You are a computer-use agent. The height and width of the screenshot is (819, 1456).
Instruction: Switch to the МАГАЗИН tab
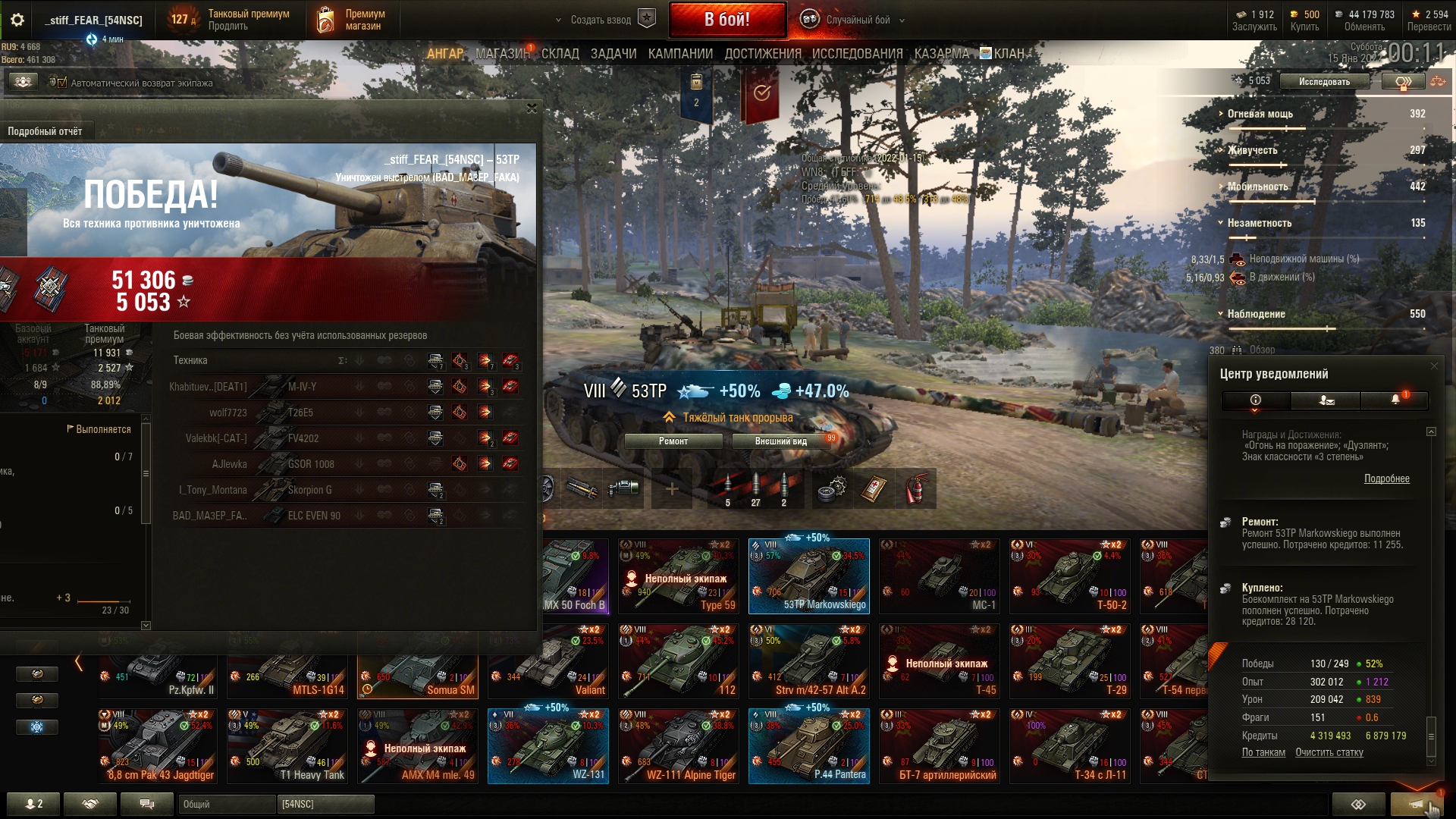[502, 54]
